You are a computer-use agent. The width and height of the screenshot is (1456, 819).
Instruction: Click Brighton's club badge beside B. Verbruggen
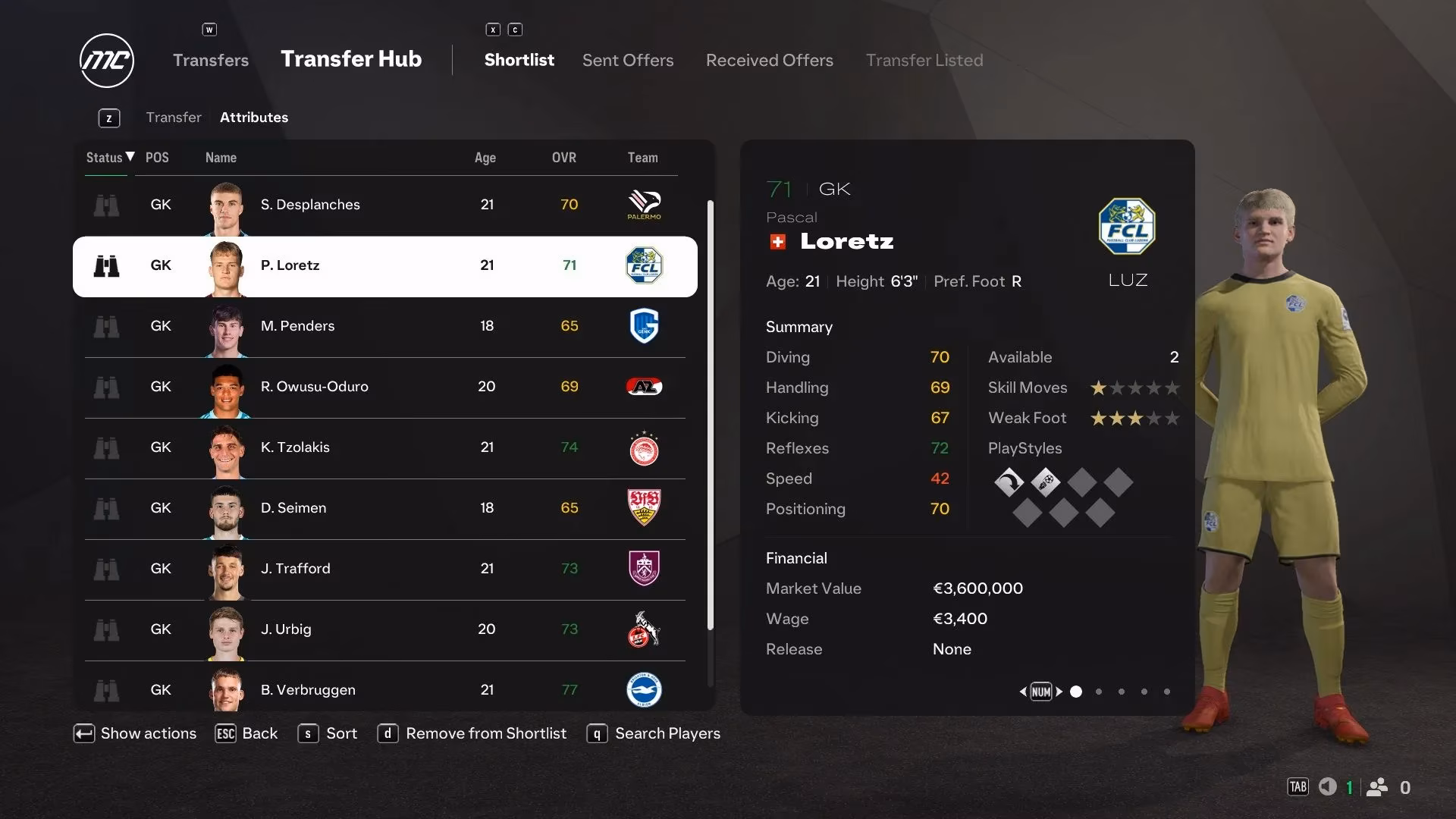(645, 690)
